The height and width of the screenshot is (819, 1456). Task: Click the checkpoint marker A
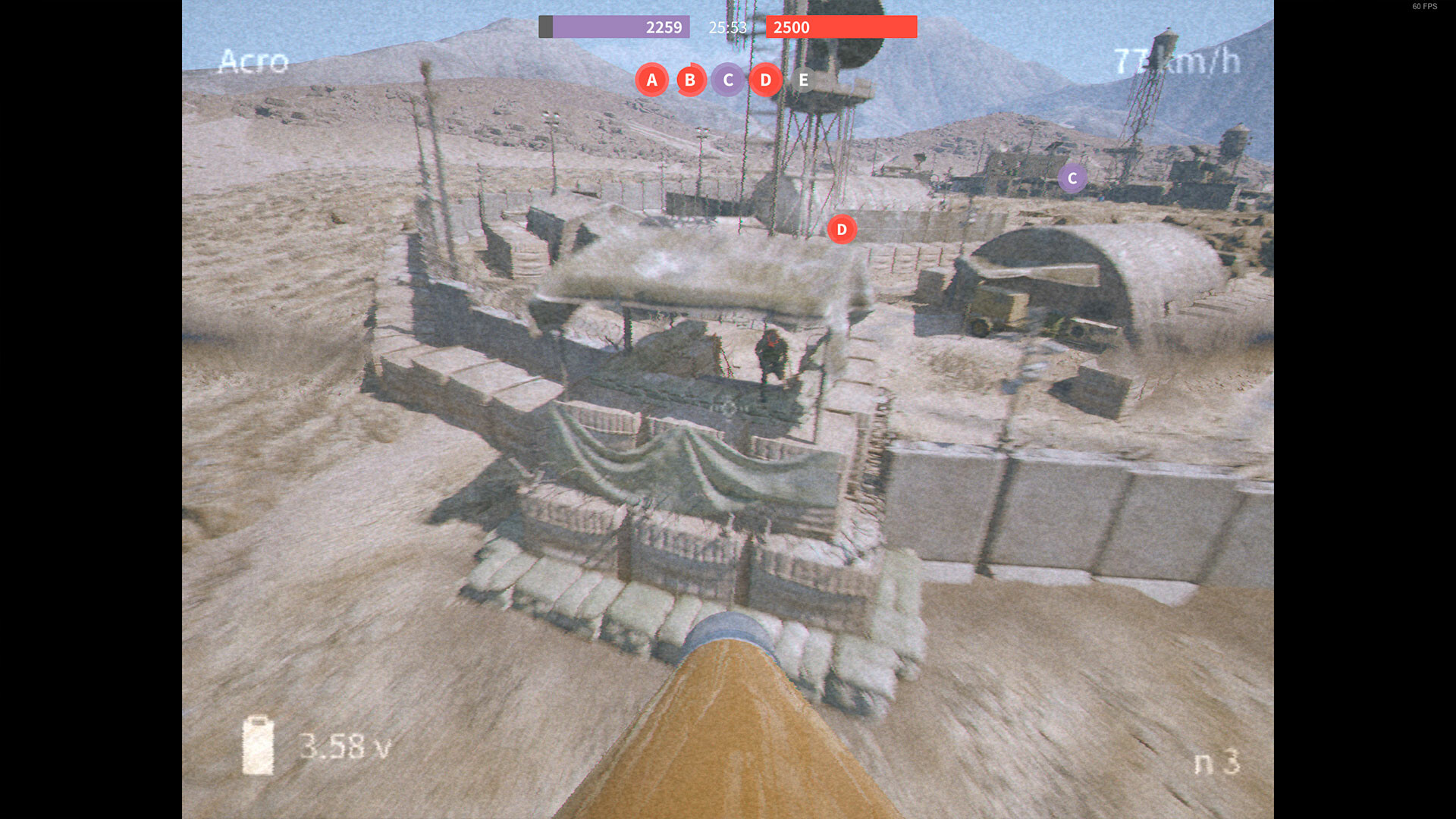pos(651,80)
